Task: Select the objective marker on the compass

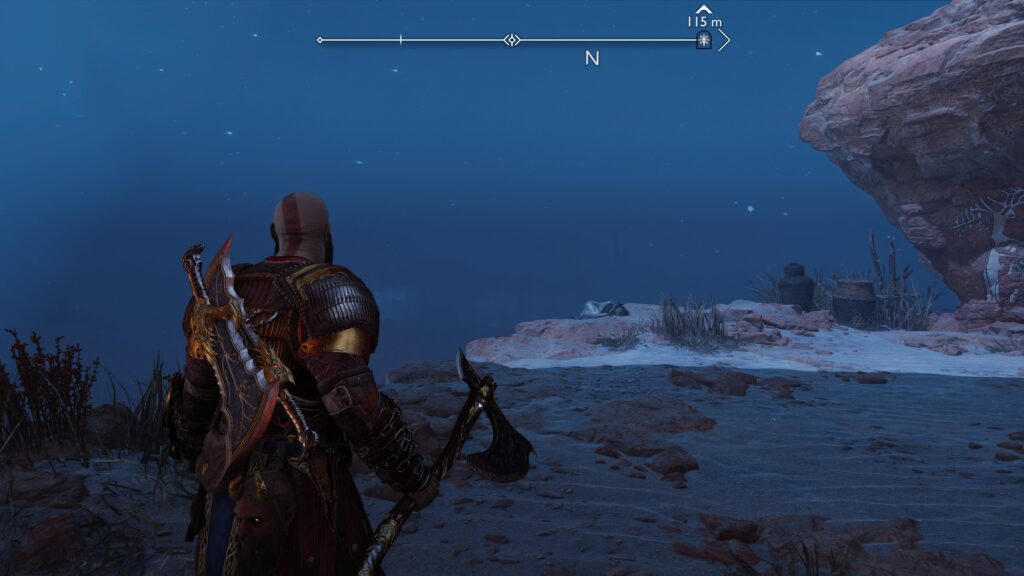Action: [x=704, y=40]
